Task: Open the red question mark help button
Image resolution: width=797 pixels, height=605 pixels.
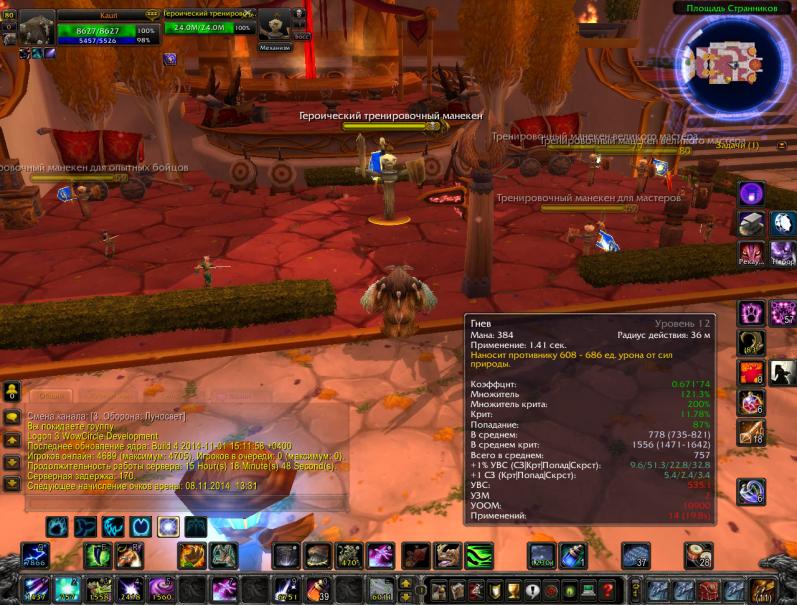Action: tap(606, 589)
